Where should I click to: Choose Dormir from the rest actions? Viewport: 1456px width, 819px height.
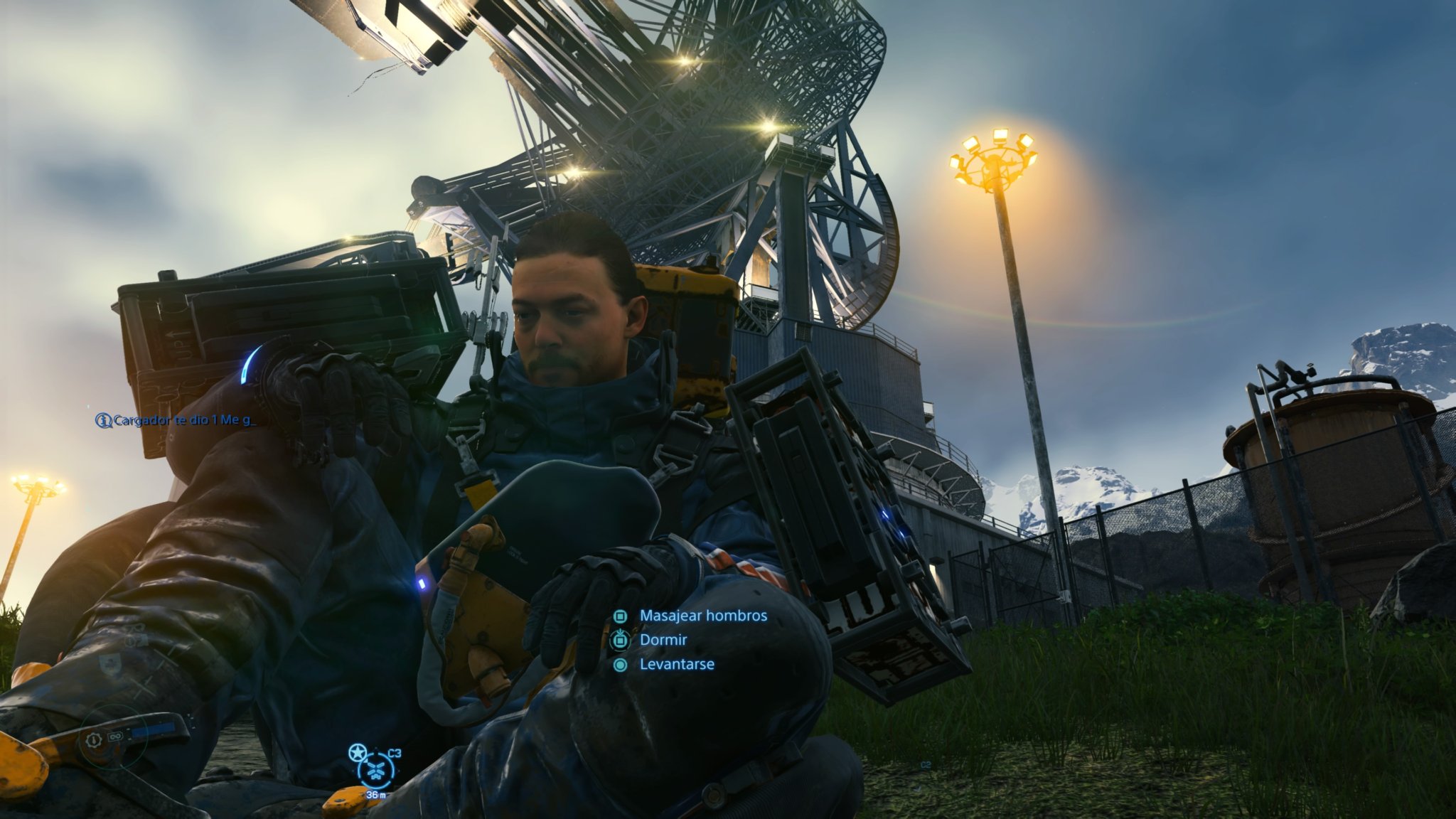click(x=663, y=640)
